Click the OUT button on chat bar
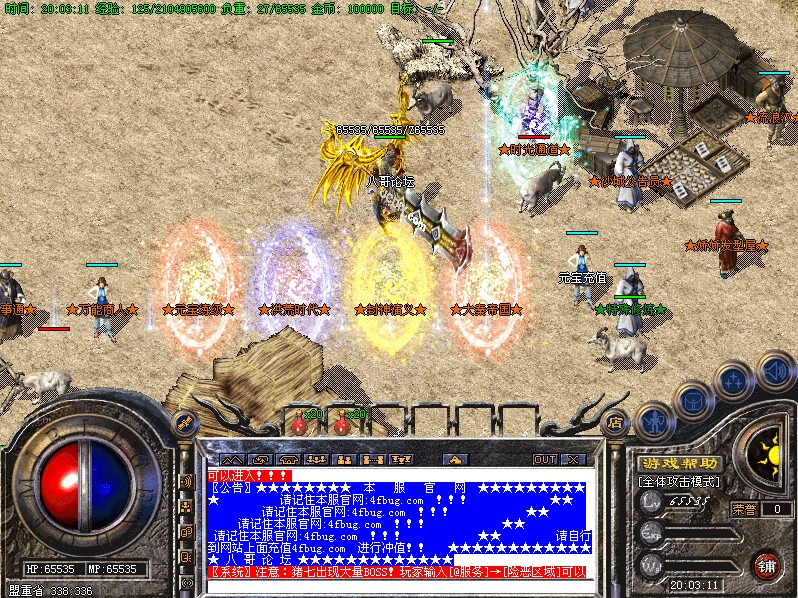The height and width of the screenshot is (598, 798). (x=544, y=459)
